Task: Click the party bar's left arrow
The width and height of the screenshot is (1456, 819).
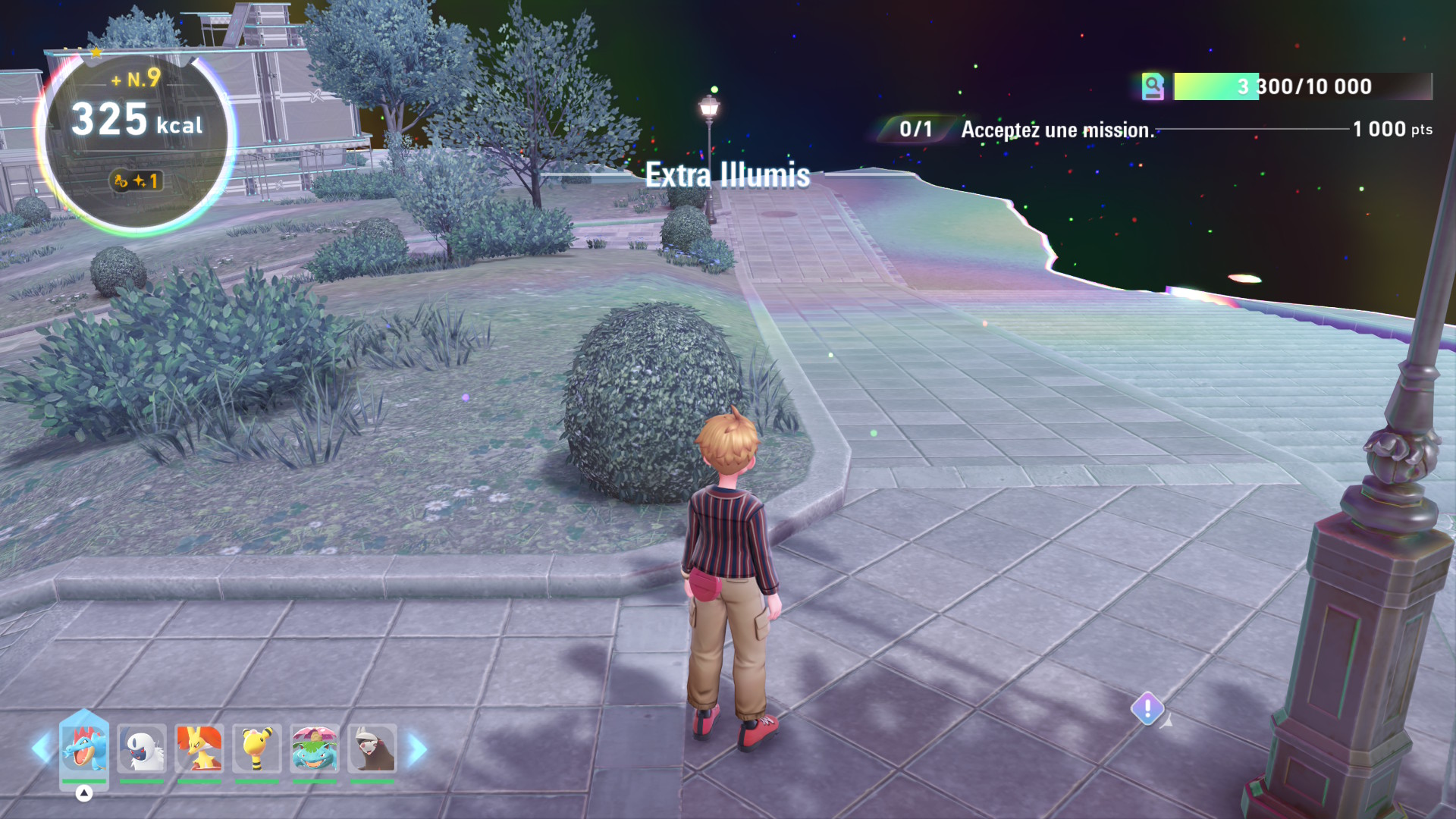Action: tap(40, 748)
